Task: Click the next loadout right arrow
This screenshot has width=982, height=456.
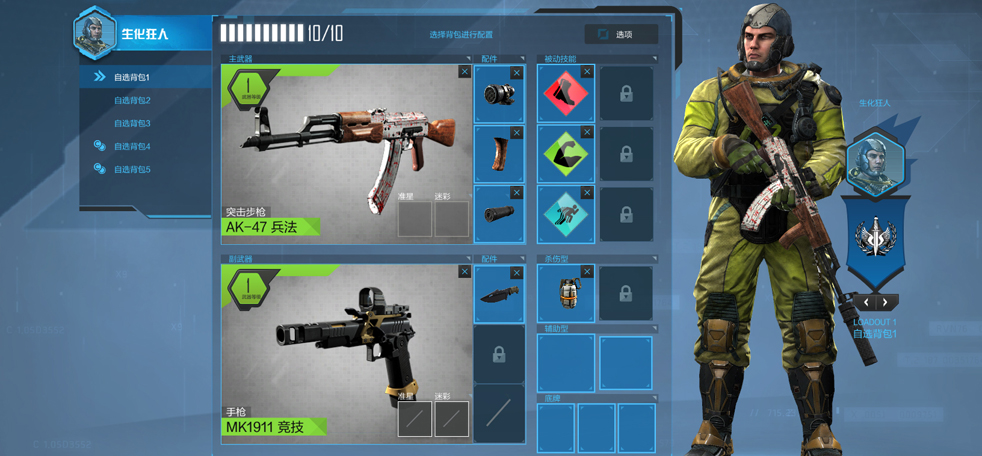Action: click(886, 302)
